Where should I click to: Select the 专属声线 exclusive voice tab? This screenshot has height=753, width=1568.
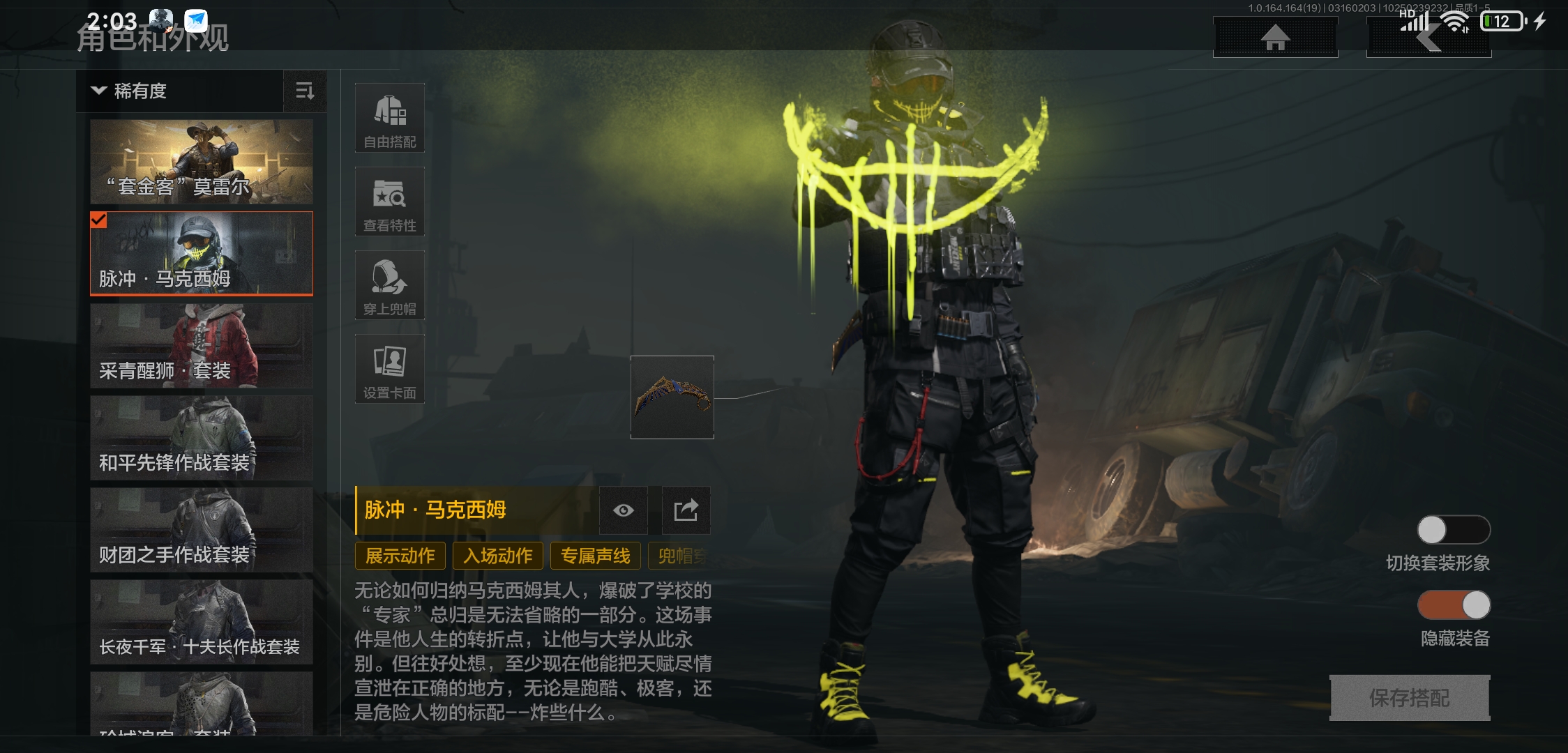tap(595, 556)
